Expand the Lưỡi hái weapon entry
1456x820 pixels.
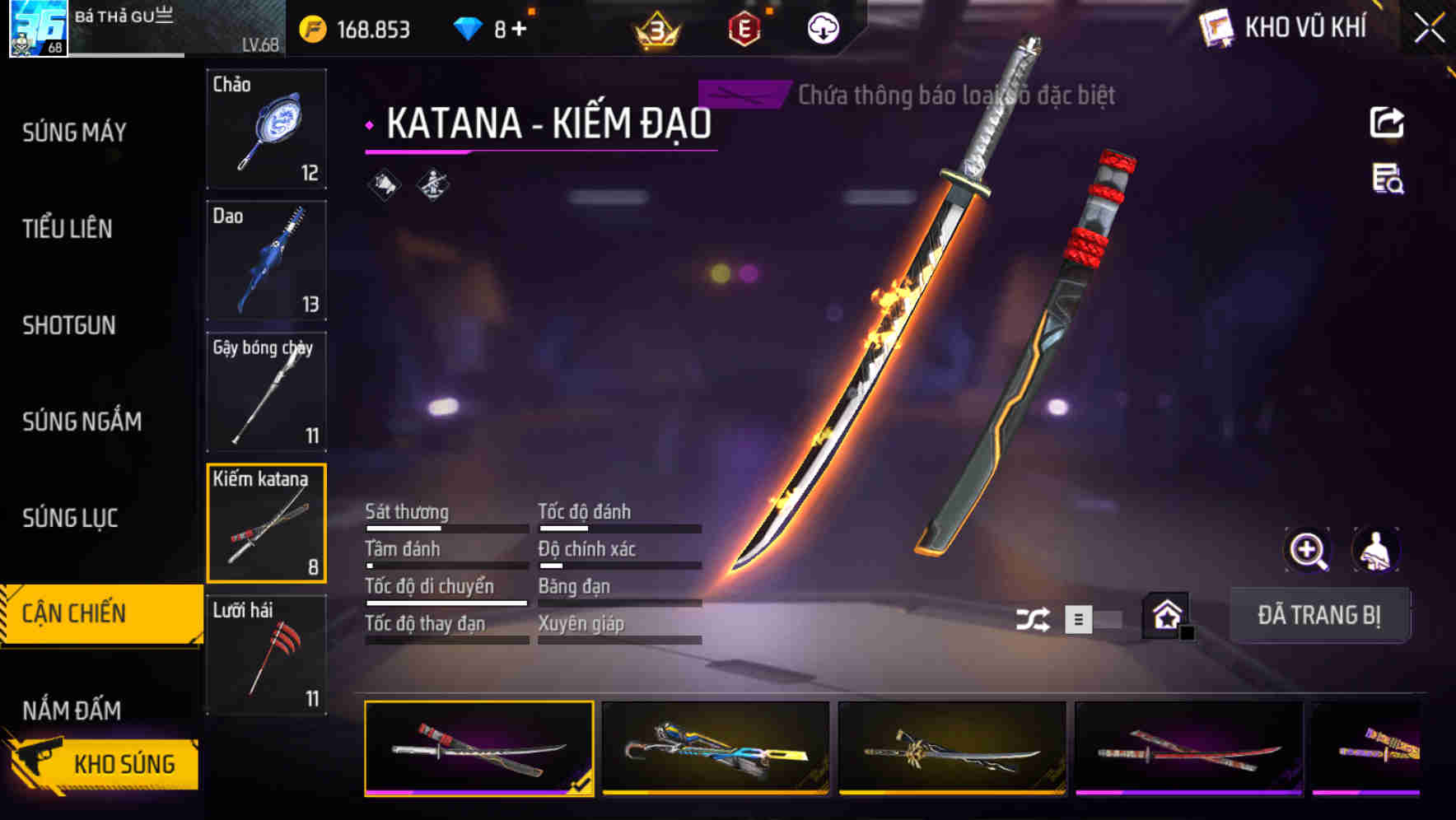pyautogui.click(x=266, y=655)
